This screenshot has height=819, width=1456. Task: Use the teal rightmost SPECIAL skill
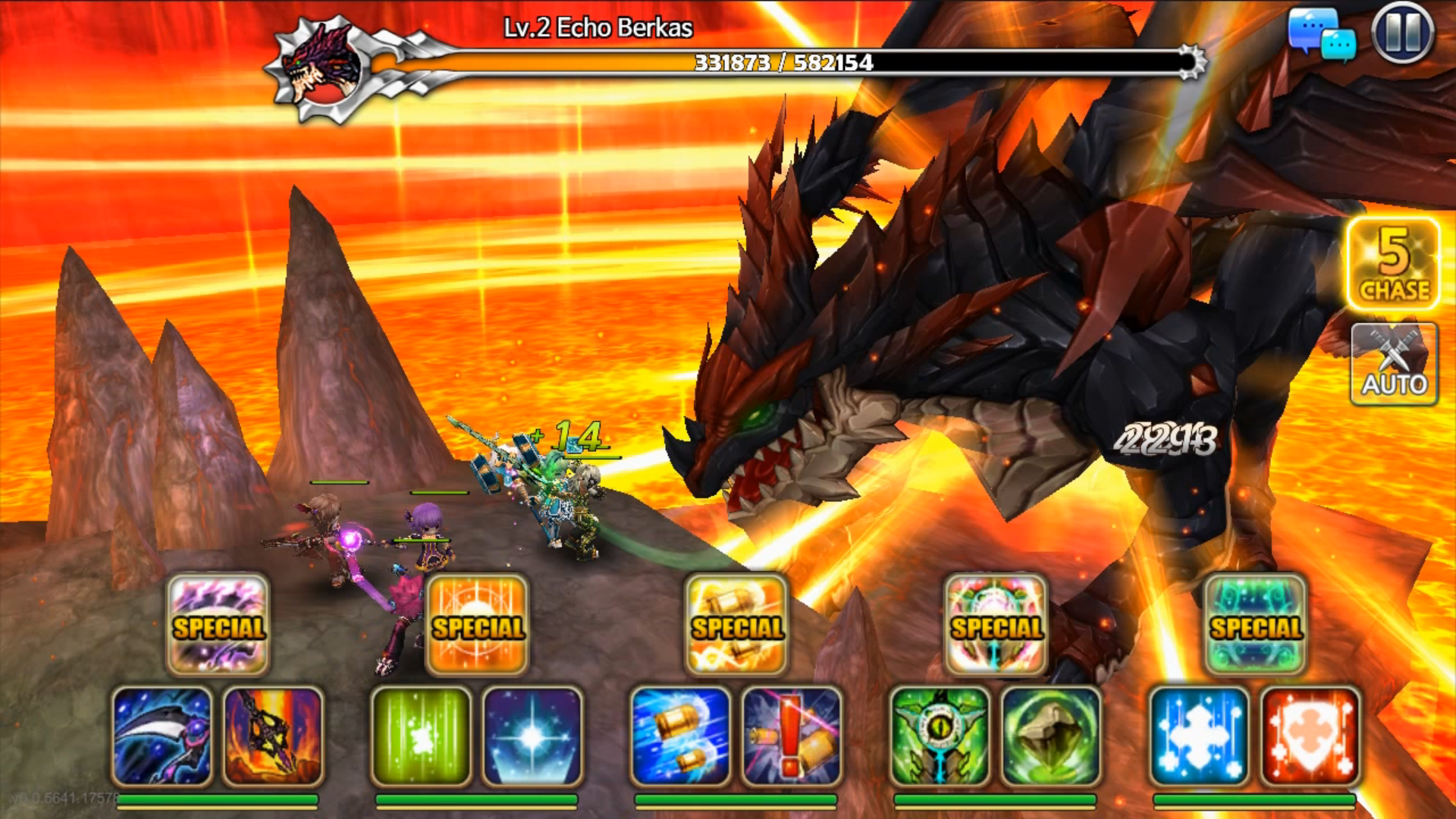tap(1256, 627)
